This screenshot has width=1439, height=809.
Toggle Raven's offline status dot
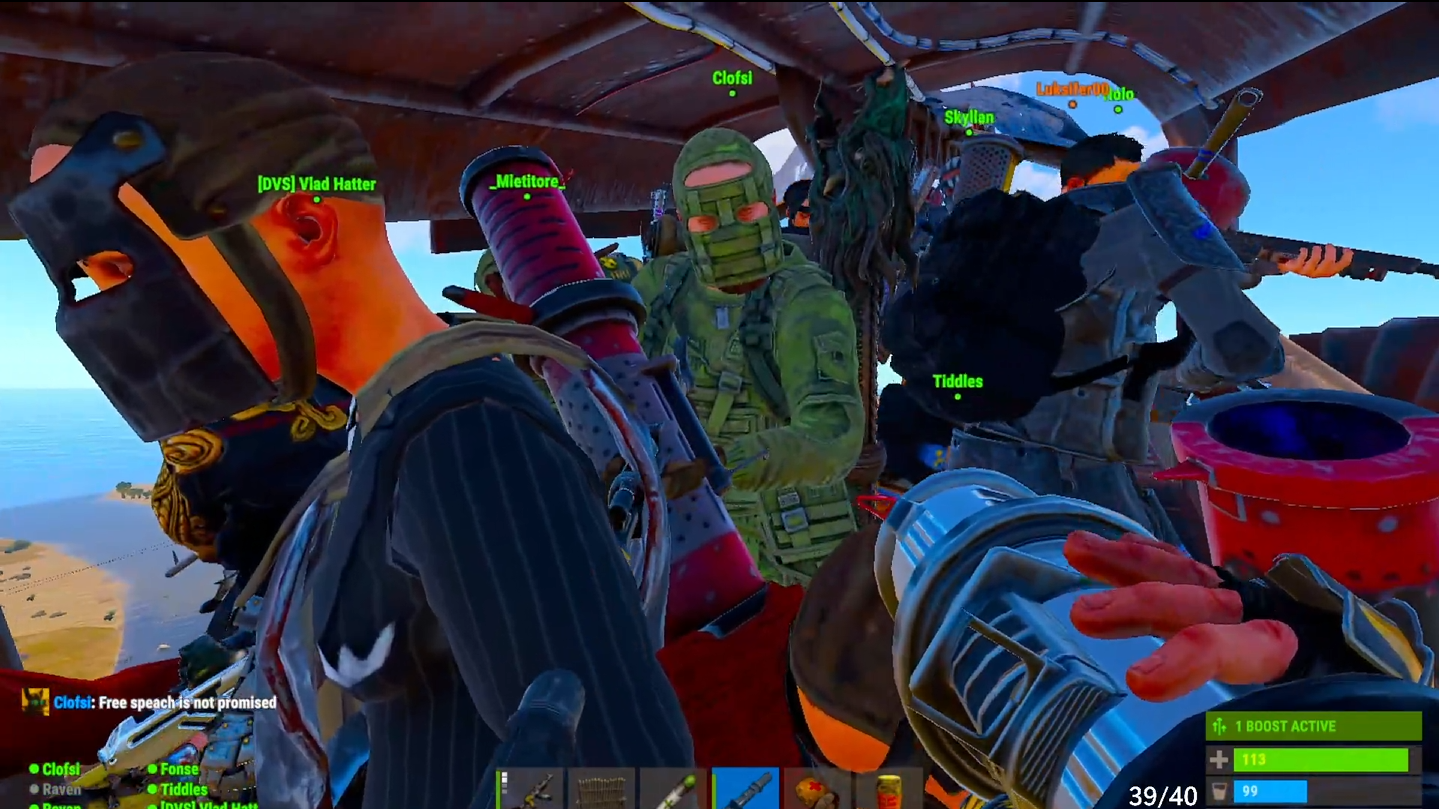click(35, 789)
